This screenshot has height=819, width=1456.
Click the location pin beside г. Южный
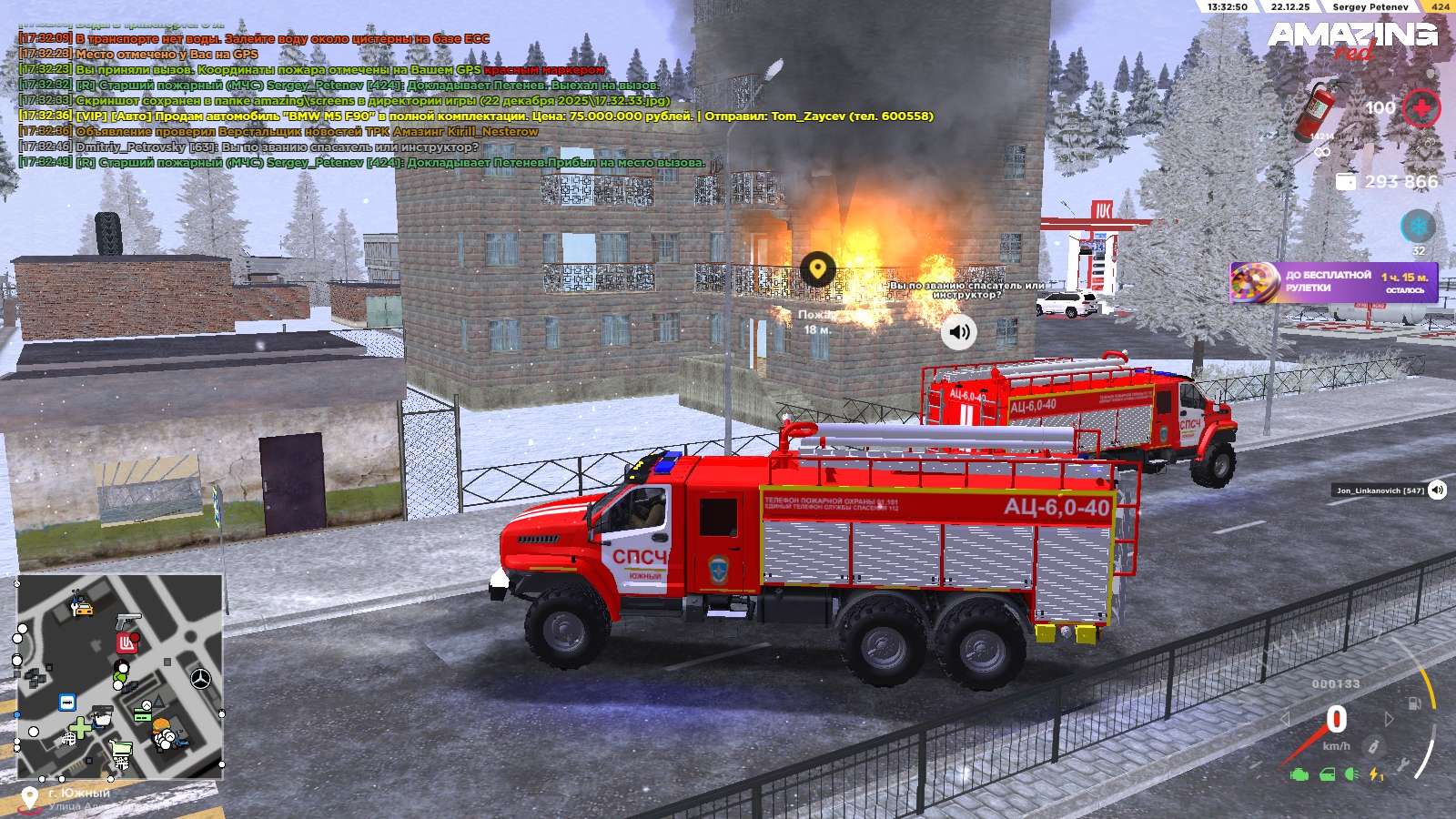pos(29,798)
